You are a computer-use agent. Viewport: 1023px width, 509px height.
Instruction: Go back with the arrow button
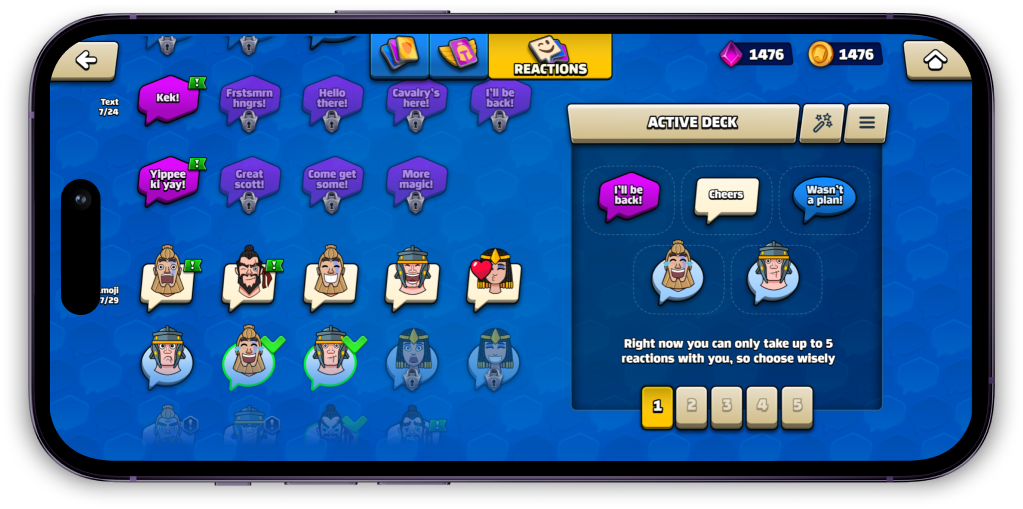coord(85,61)
